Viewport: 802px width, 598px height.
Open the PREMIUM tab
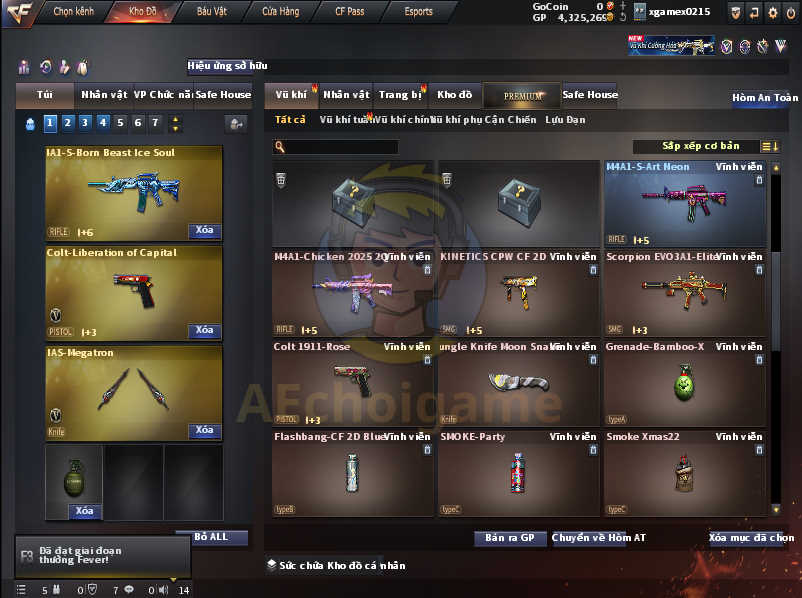[522, 96]
